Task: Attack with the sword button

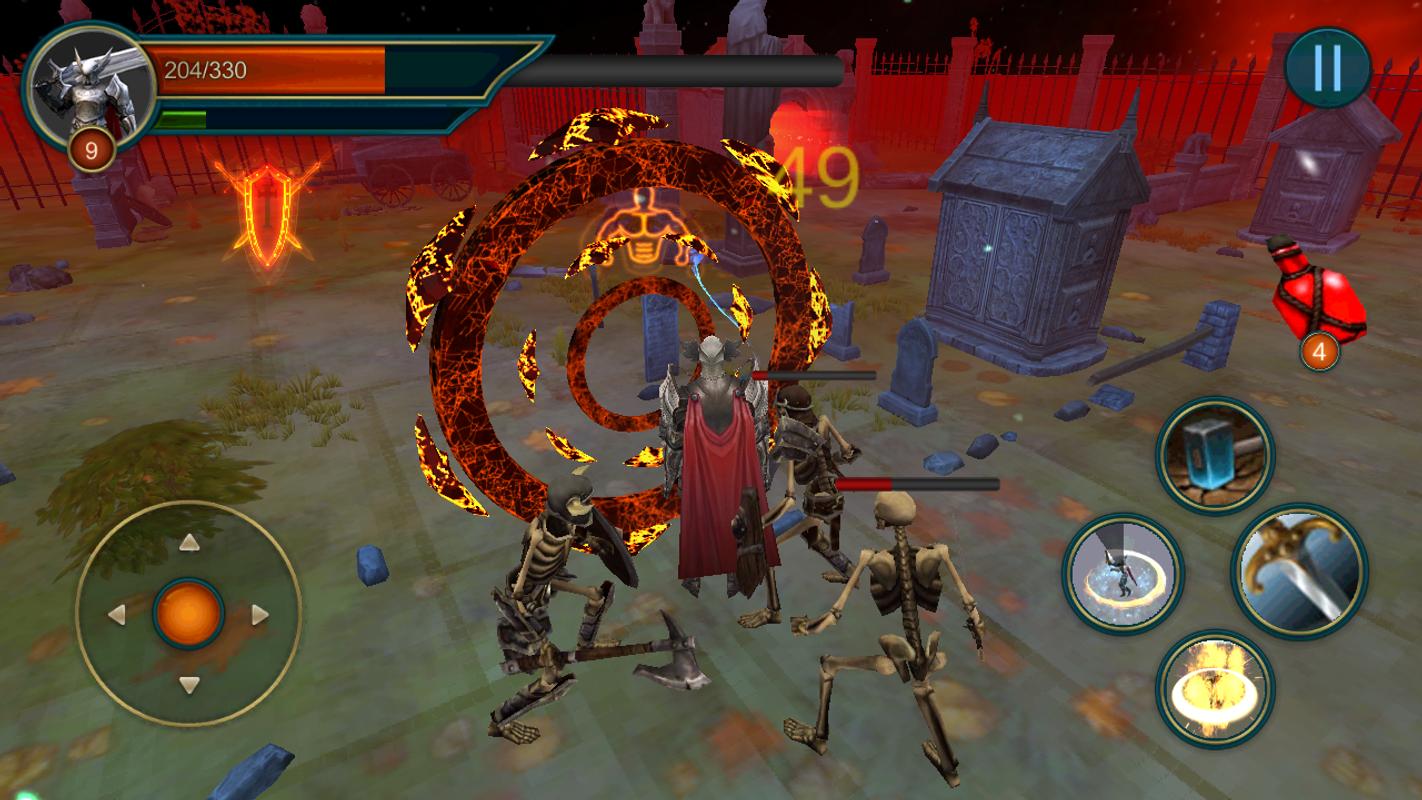Action: pyautogui.click(x=1299, y=571)
